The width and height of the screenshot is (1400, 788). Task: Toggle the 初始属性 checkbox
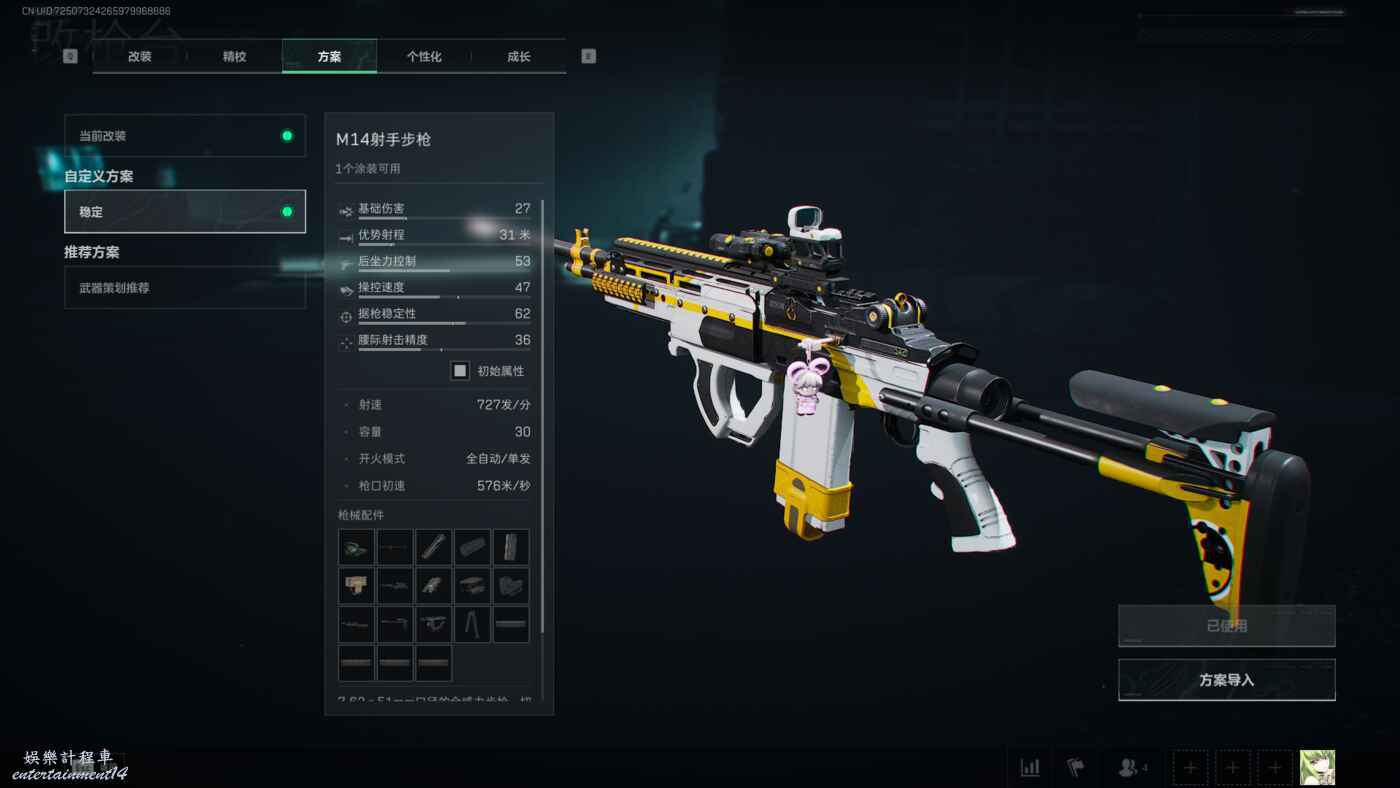pos(460,371)
